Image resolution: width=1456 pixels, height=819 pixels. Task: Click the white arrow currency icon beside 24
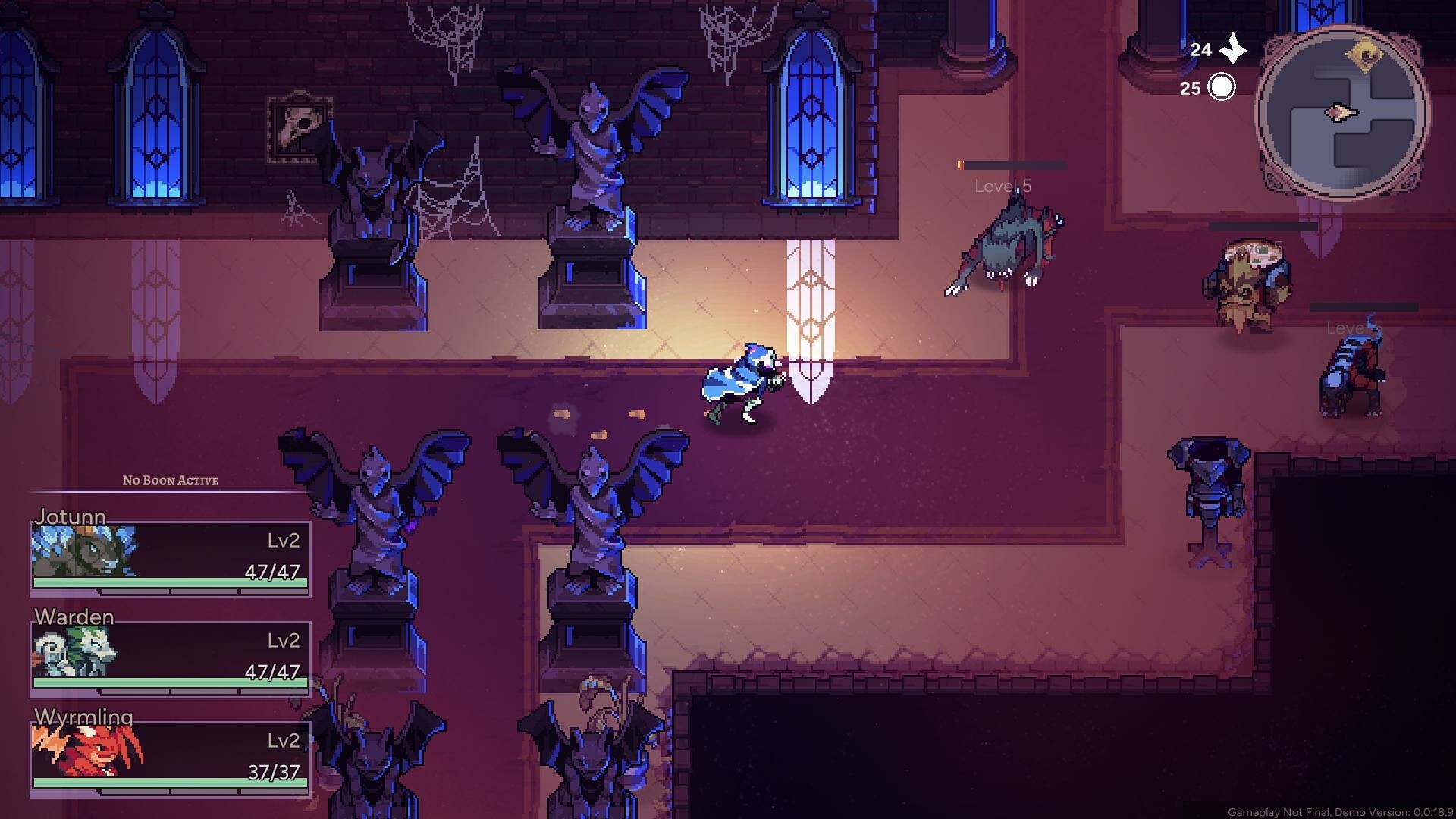tap(1235, 50)
